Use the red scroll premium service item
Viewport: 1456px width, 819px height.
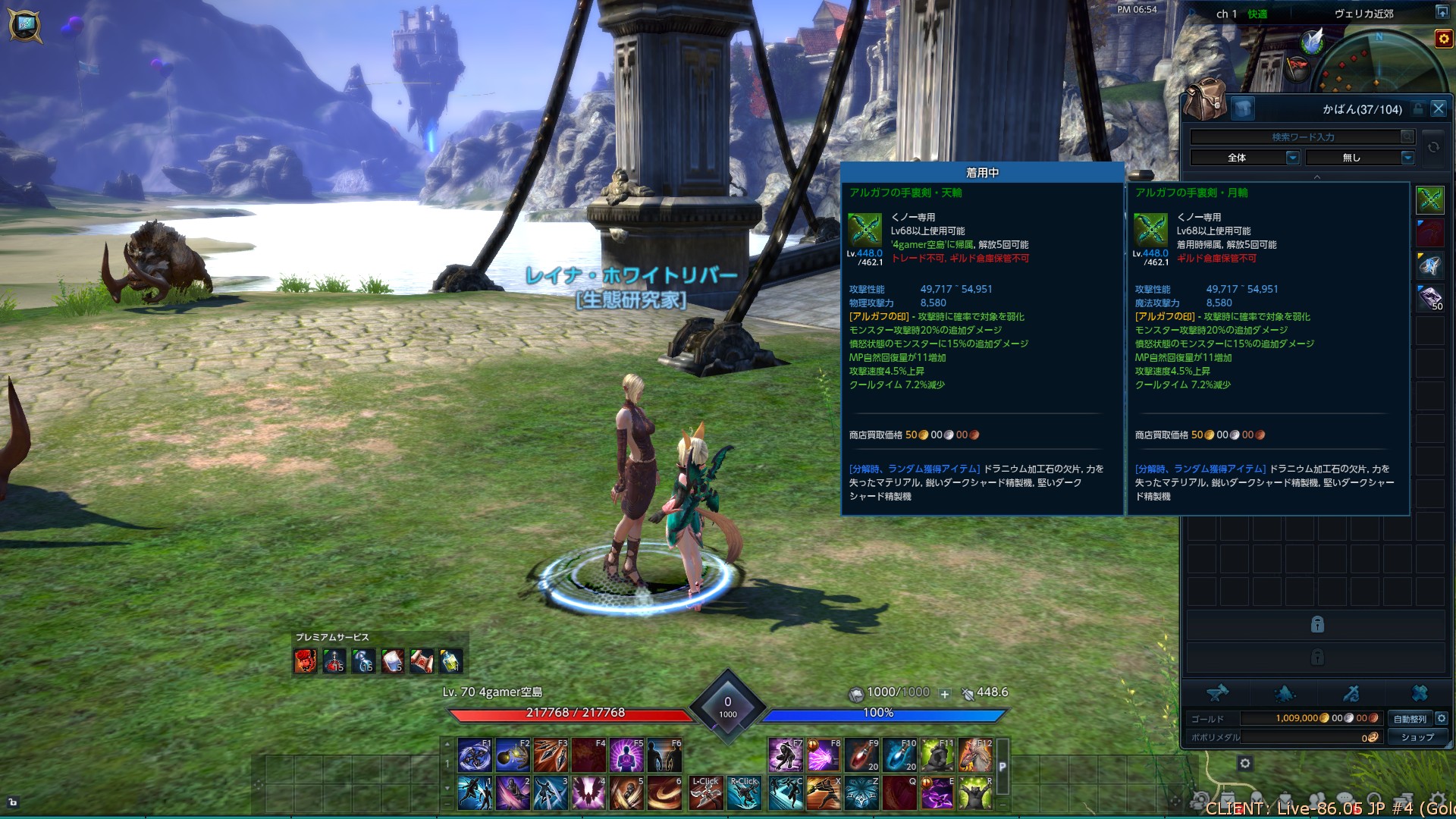coord(422,661)
